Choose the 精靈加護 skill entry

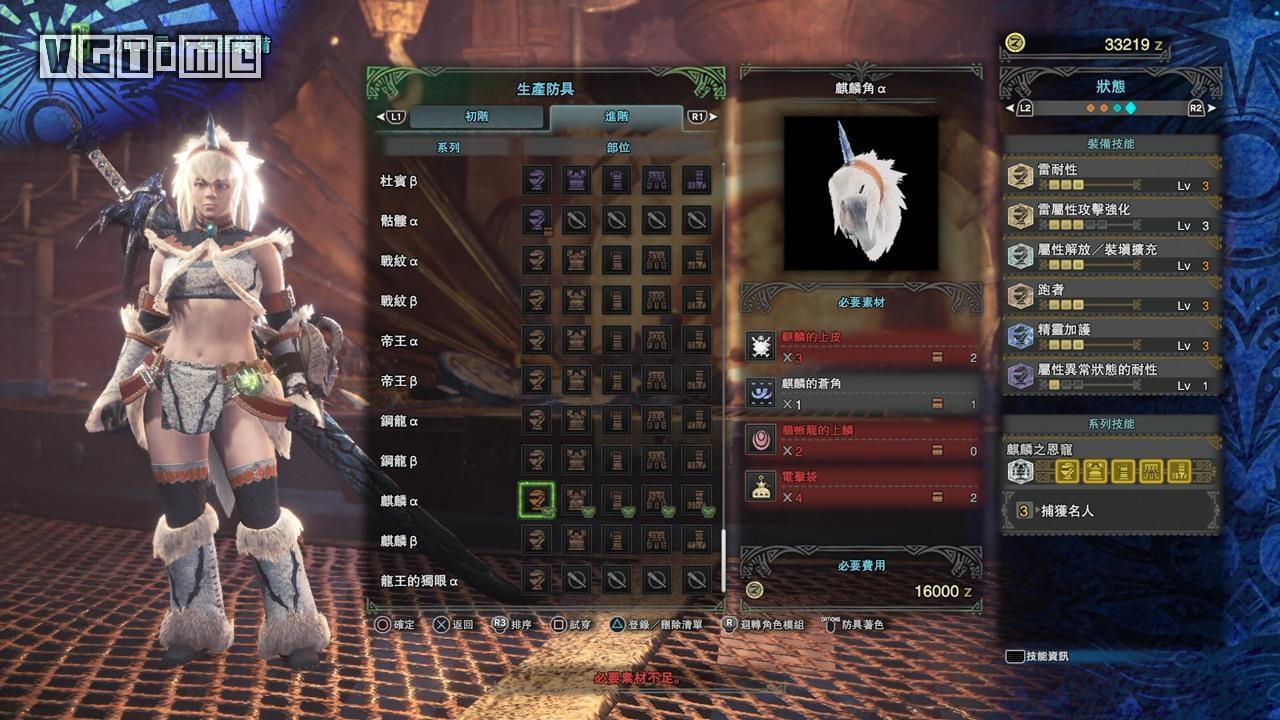click(x=1112, y=337)
